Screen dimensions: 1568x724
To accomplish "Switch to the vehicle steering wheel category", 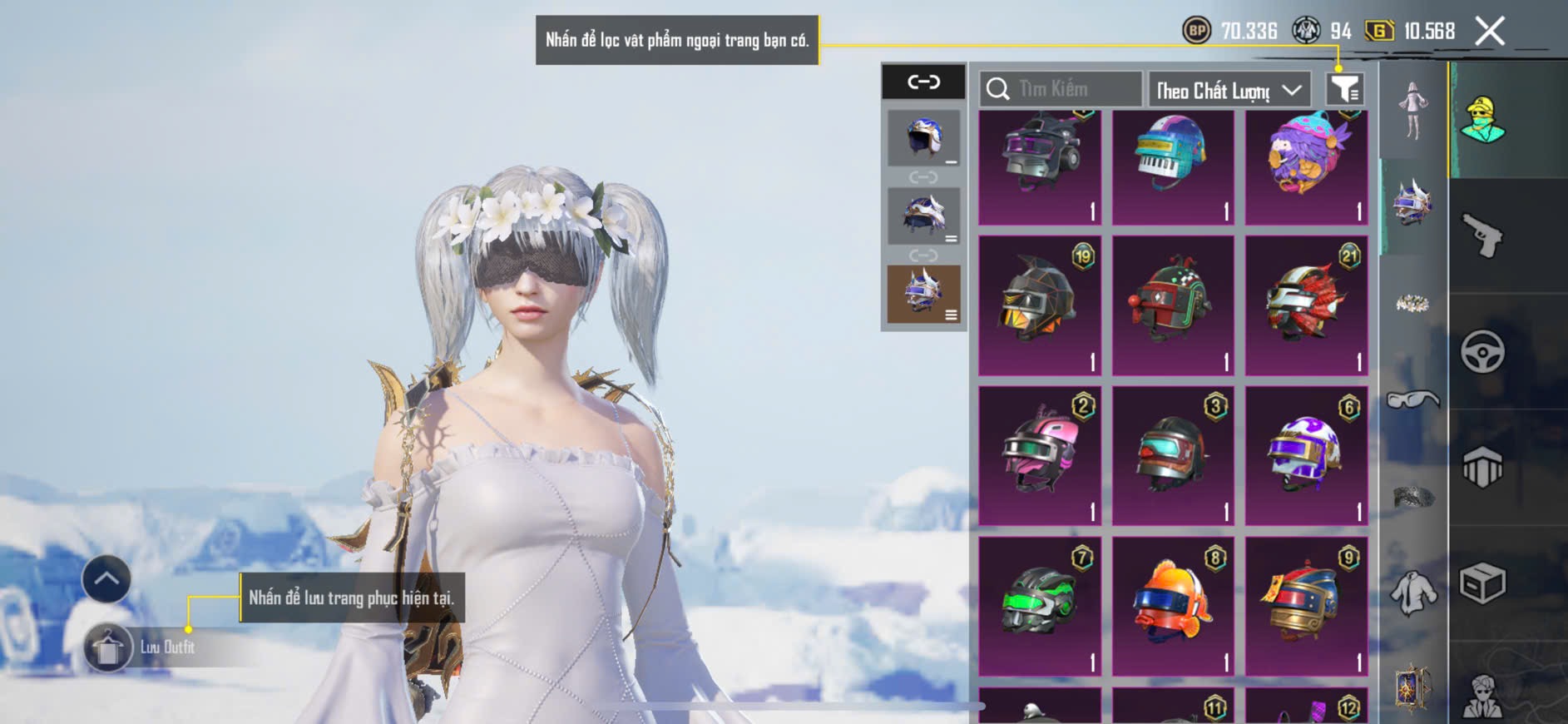I will click(x=1482, y=352).
